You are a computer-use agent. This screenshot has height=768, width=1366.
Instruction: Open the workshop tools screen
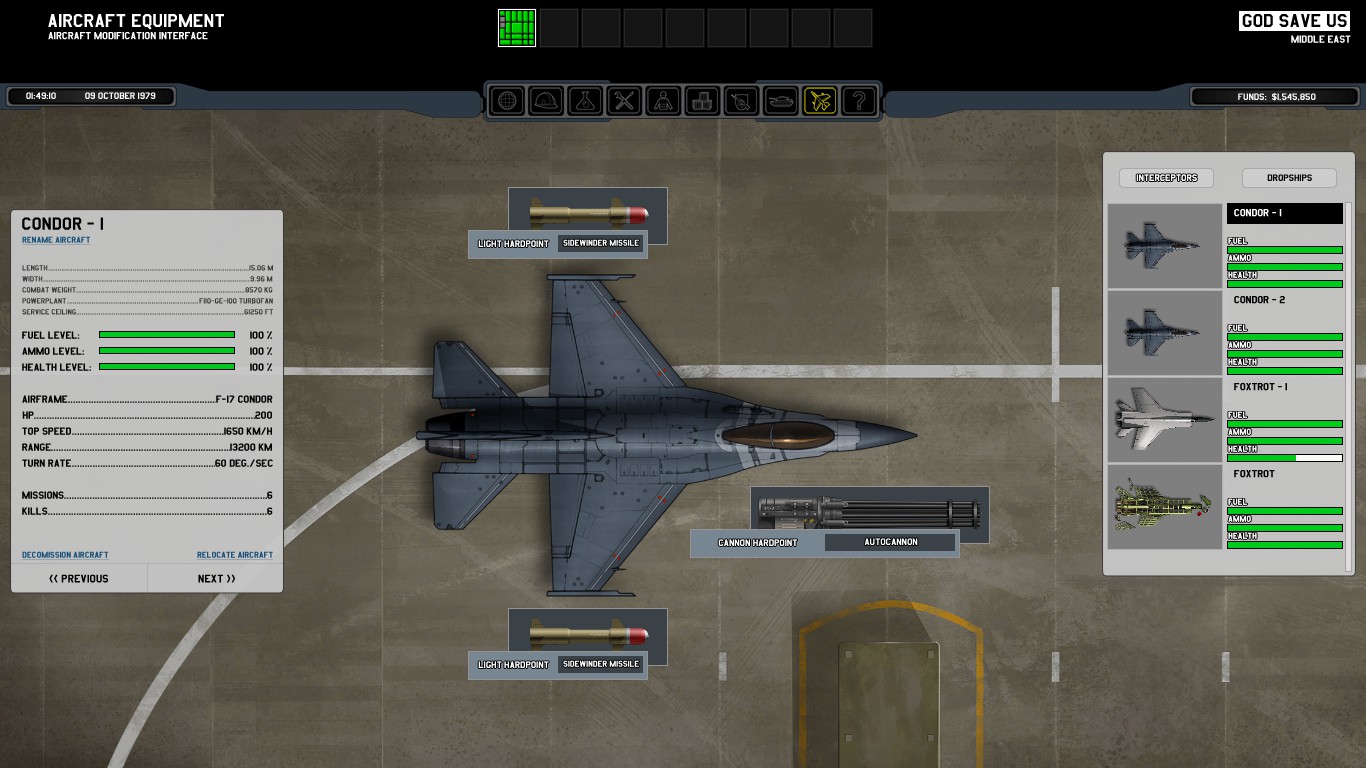point(624,101)
